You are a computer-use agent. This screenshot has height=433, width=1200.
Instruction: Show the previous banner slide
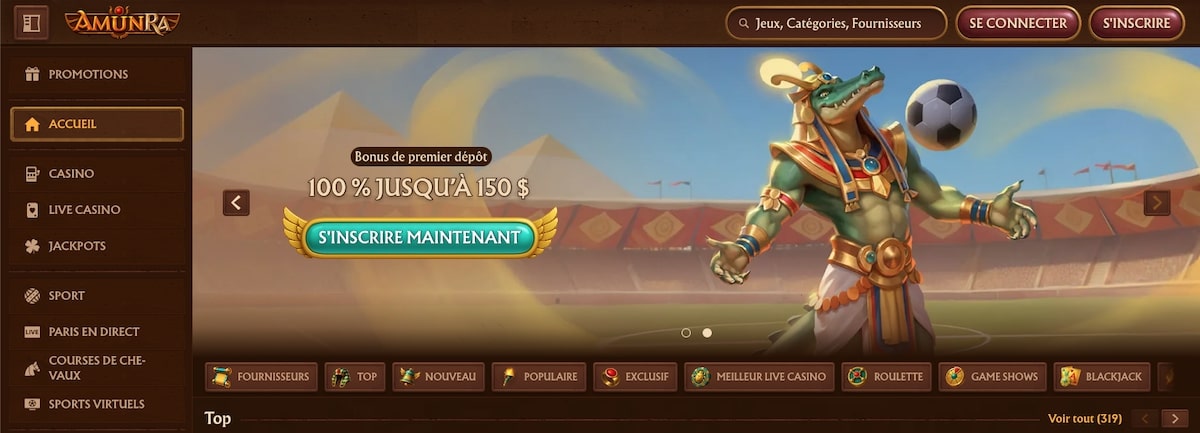coord(236,203)
